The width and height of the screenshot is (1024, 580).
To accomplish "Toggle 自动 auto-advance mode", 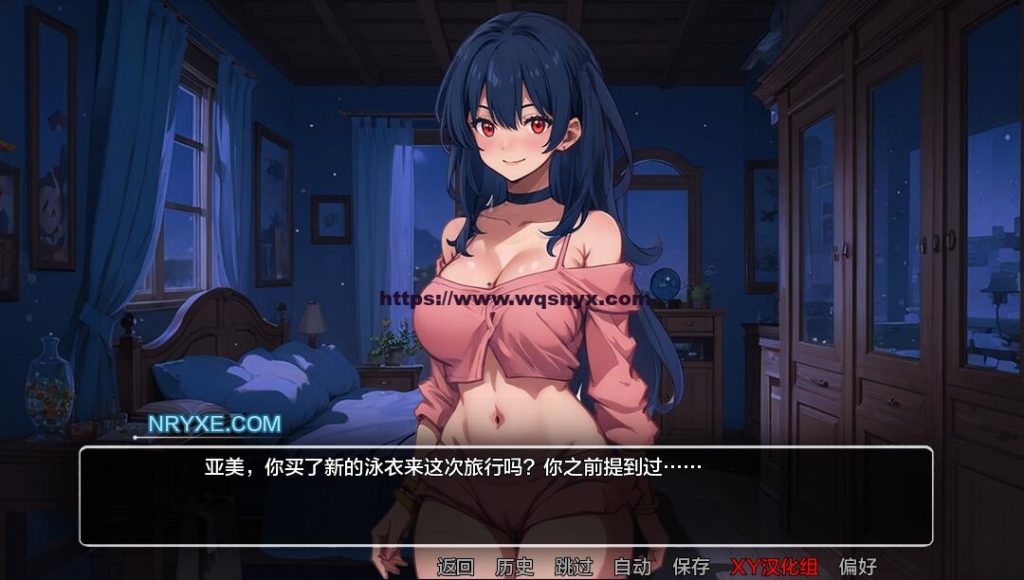I will [632, 566].
